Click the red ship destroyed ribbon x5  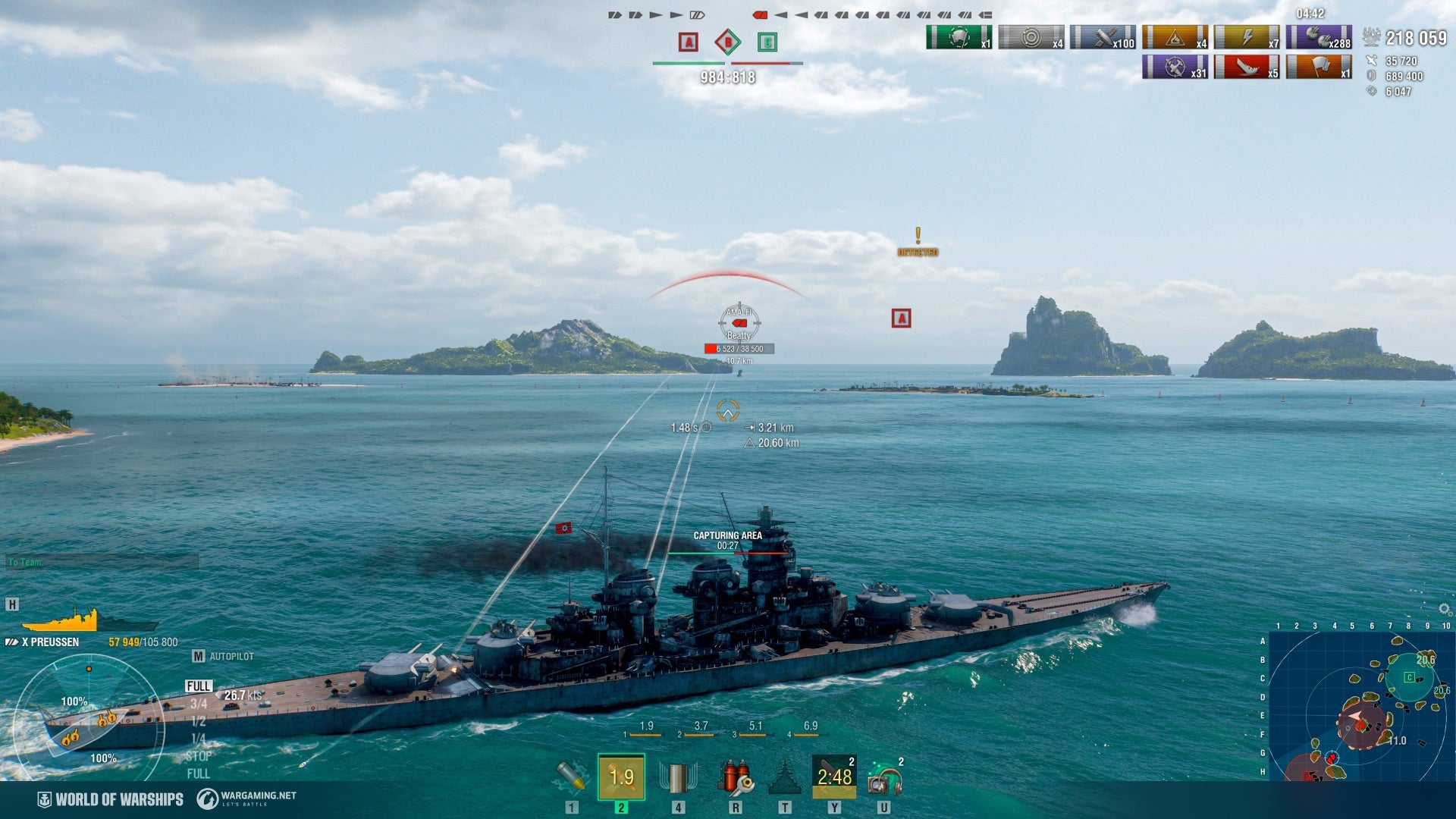(x=1247, y=67)
